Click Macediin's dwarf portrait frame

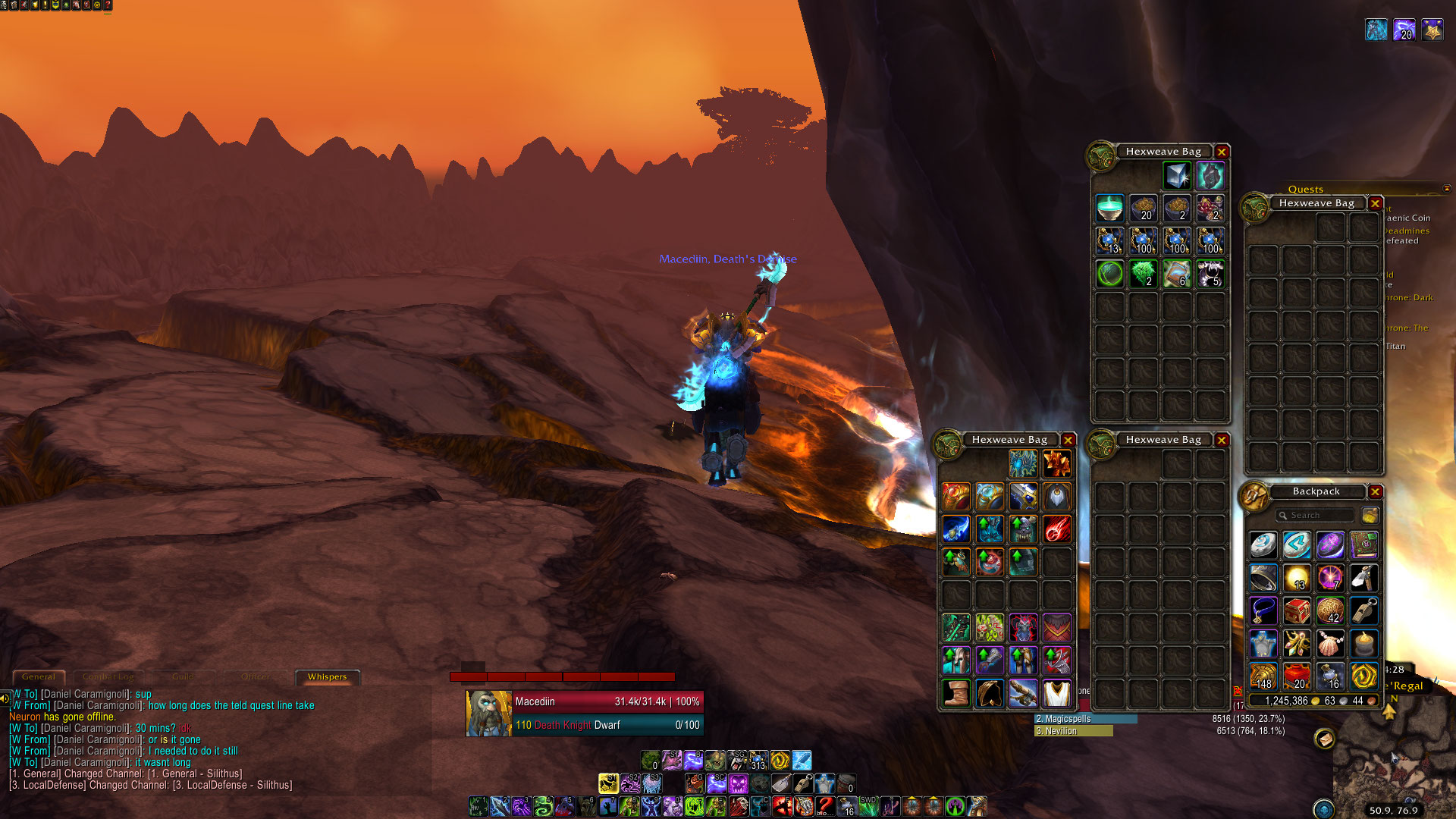(488, 713)
